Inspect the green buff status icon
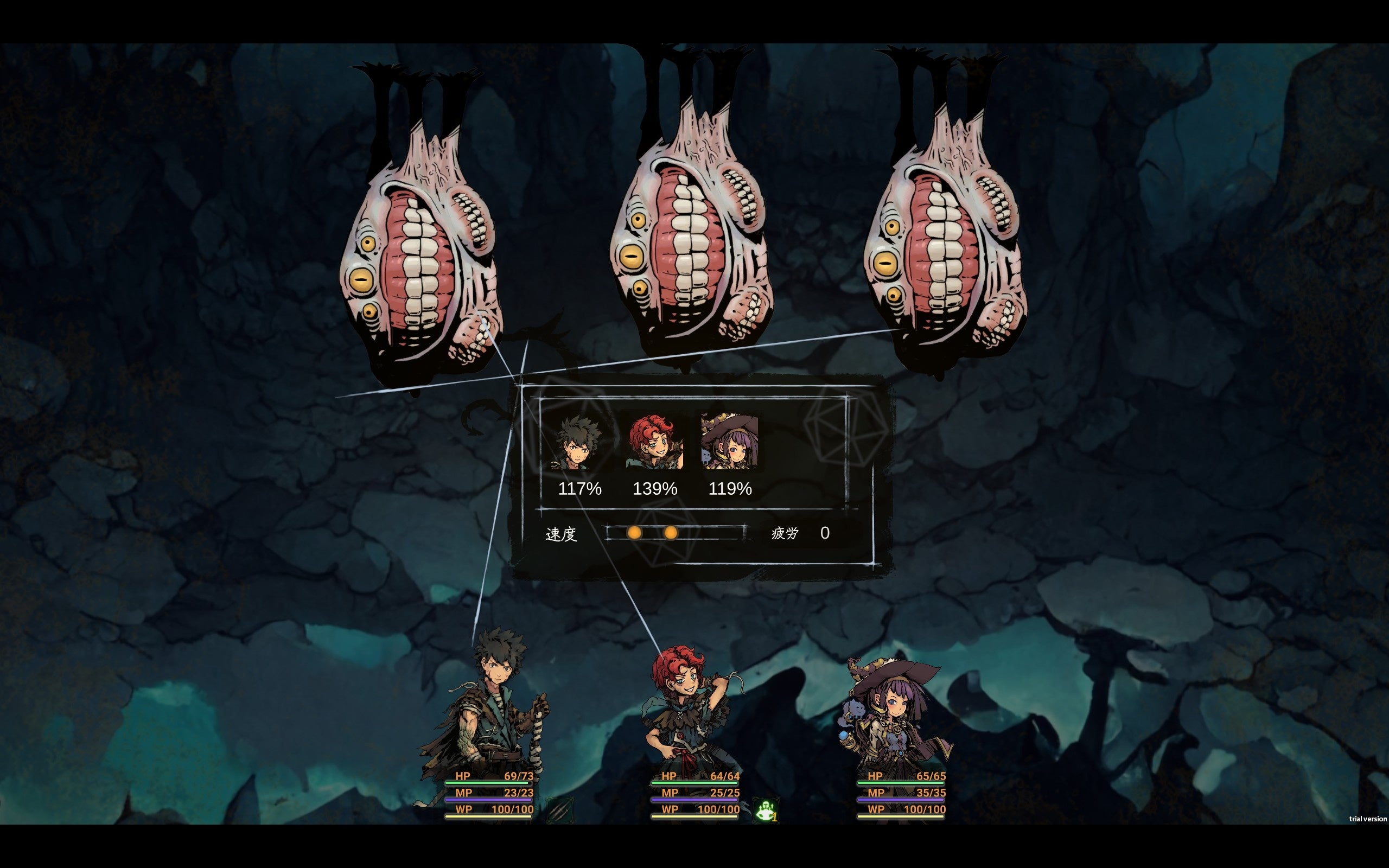Image resolution: width=1389 pixels, height=868 pixels. (x=766, y=810)
